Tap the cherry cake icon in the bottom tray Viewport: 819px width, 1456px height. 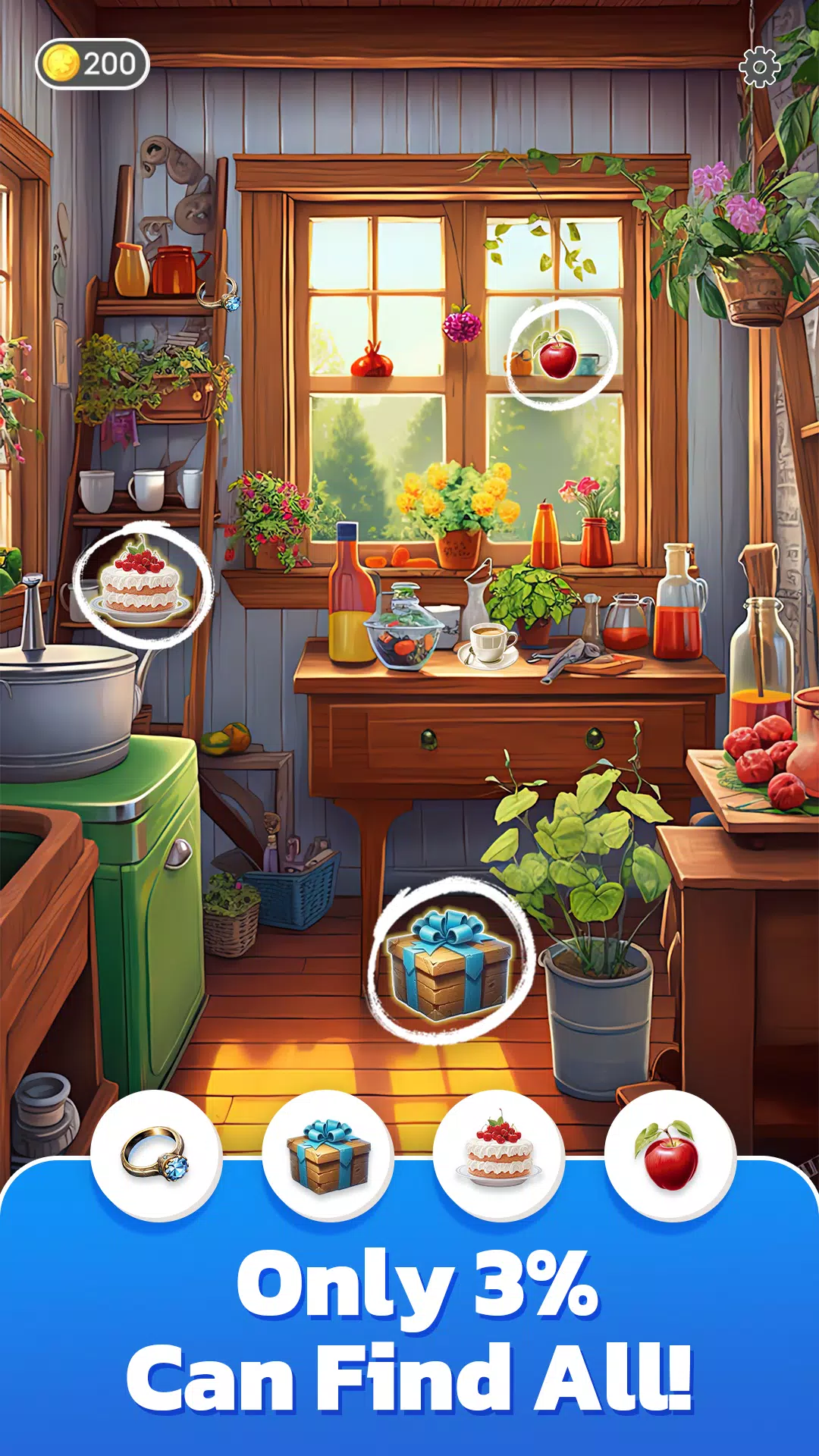499,1155
